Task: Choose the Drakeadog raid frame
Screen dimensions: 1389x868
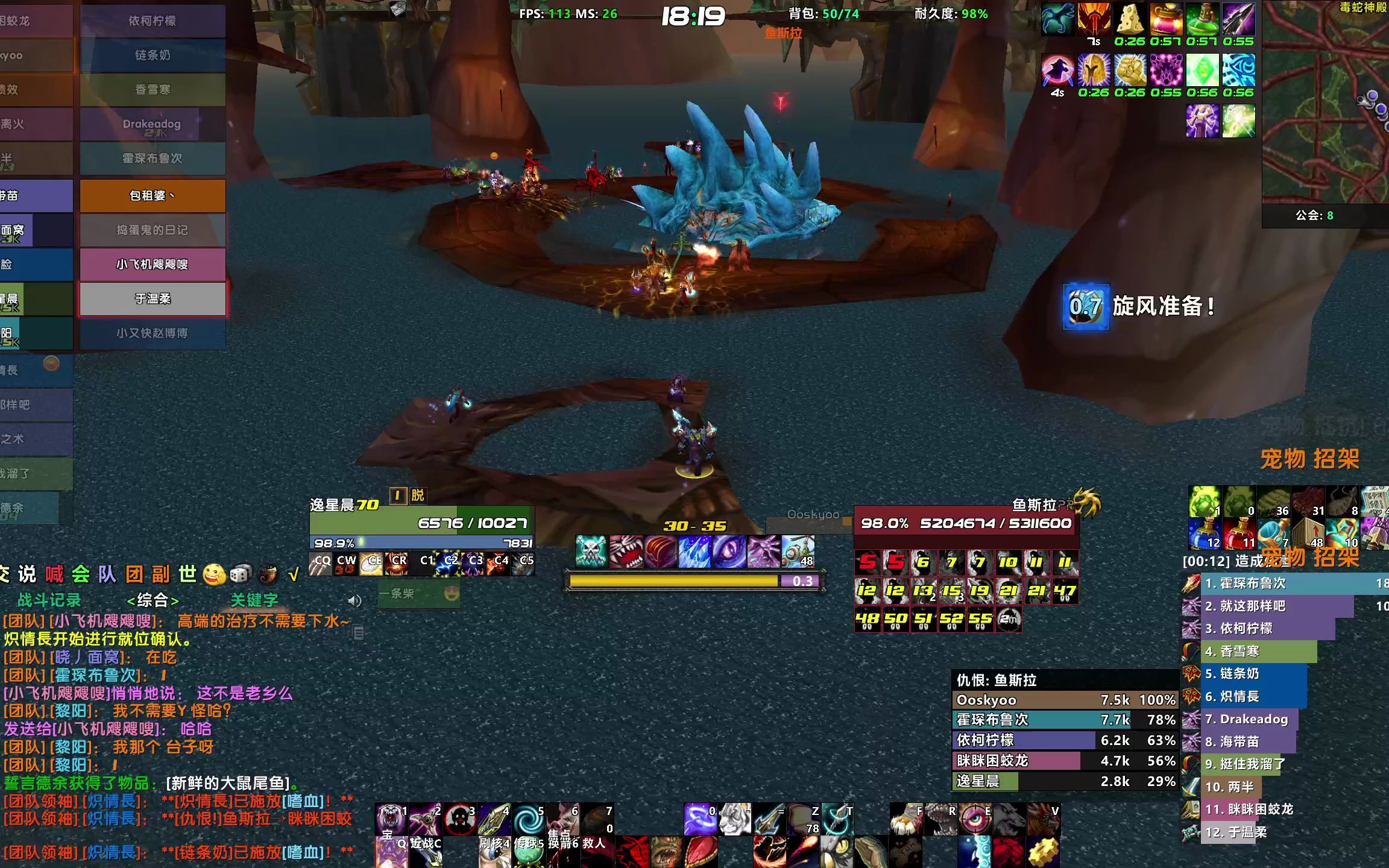Action: tap(153, 125)
